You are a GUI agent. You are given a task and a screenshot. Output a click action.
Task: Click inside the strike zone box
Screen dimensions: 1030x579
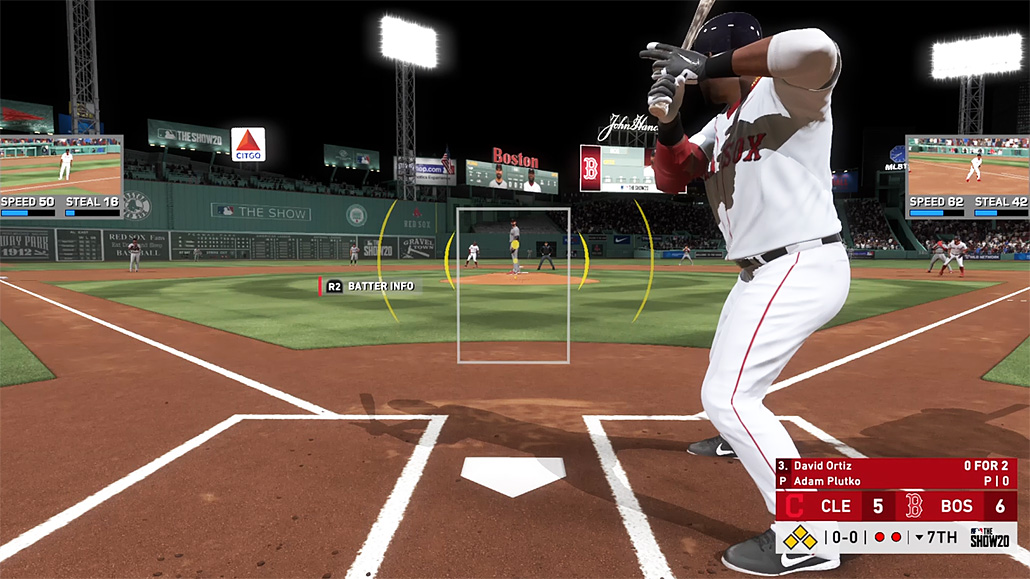coord(513,285)
